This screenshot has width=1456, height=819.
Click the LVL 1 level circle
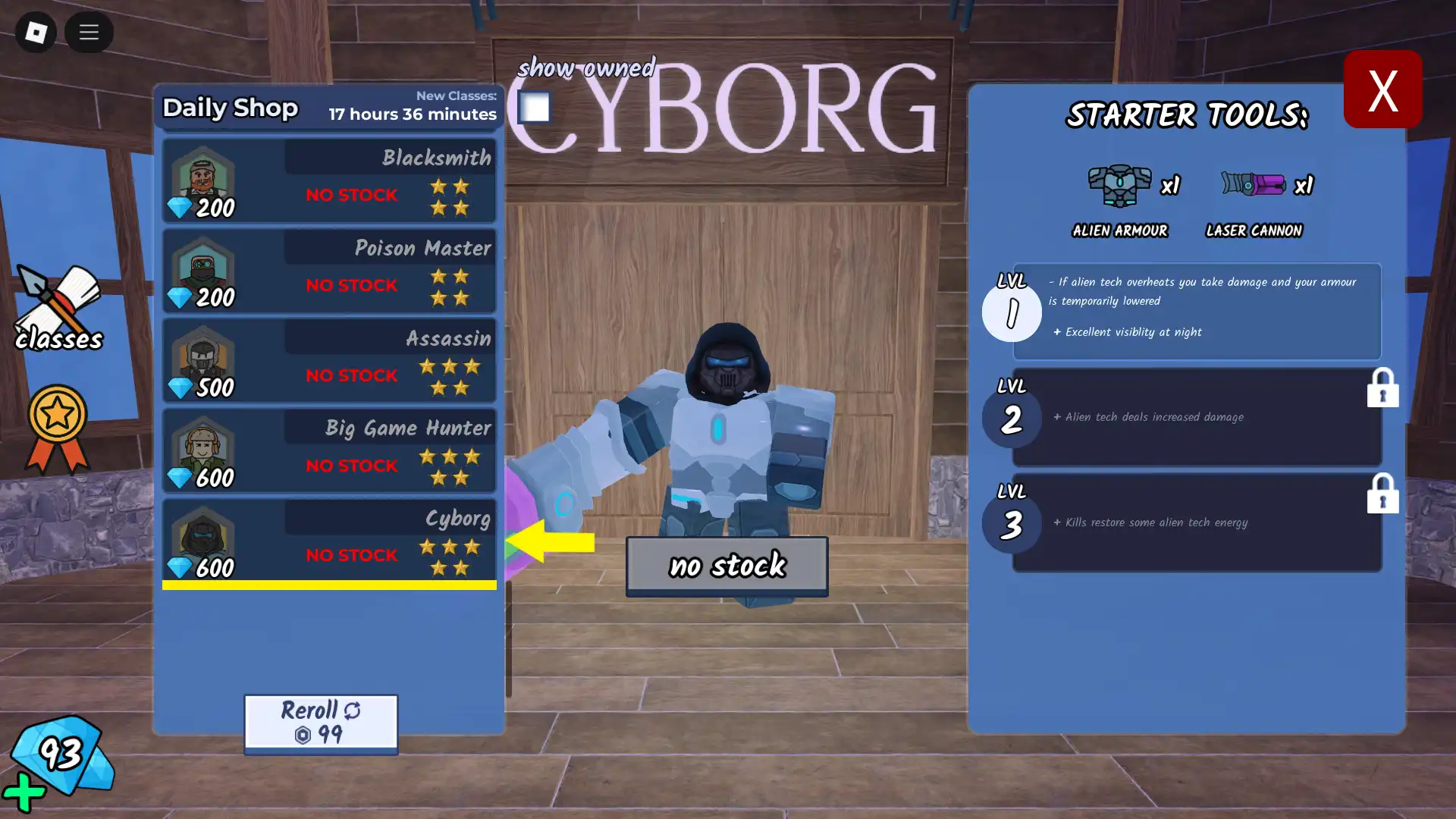[1012, 312]
